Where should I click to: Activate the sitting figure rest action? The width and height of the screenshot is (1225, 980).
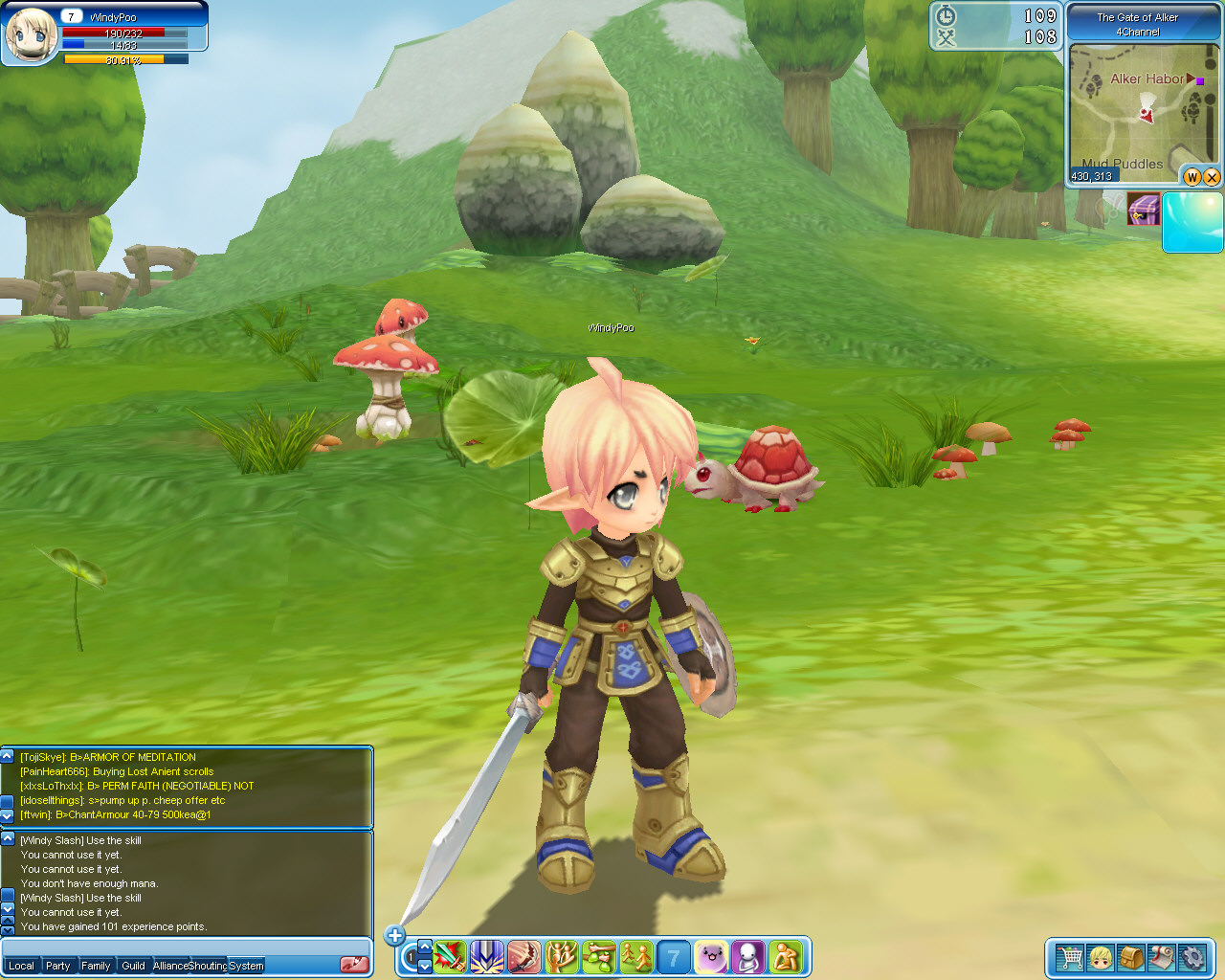click(x=786, y=956)
